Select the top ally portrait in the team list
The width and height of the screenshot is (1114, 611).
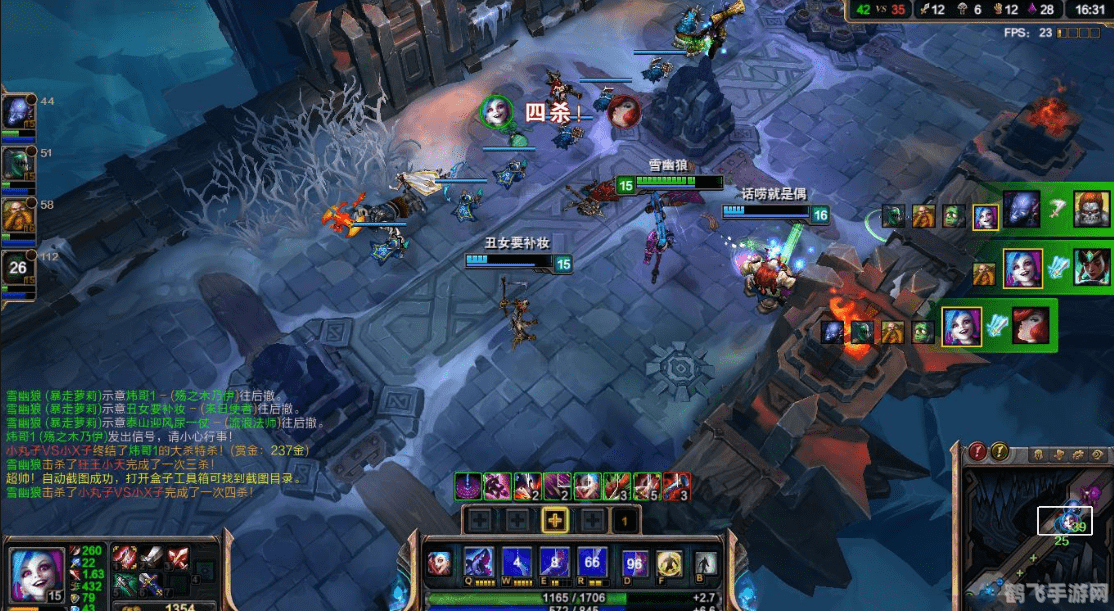[18, 110]
